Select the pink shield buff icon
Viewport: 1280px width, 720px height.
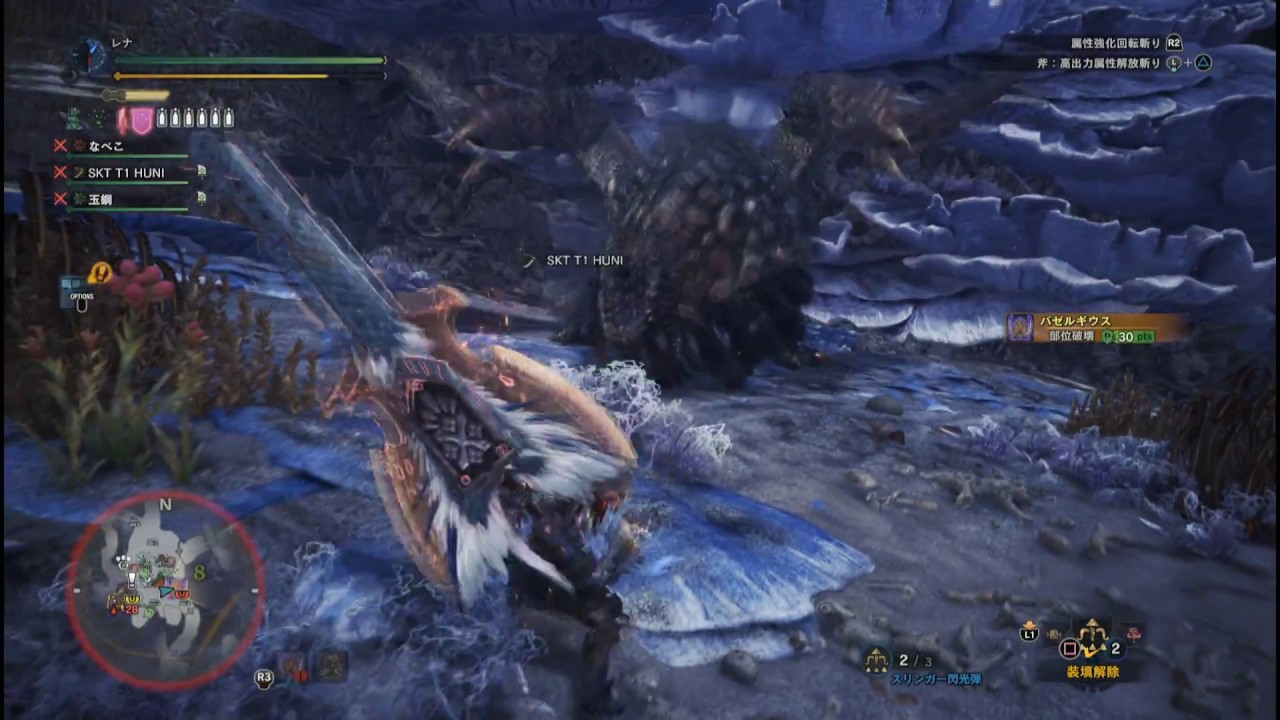click(140, 119)
